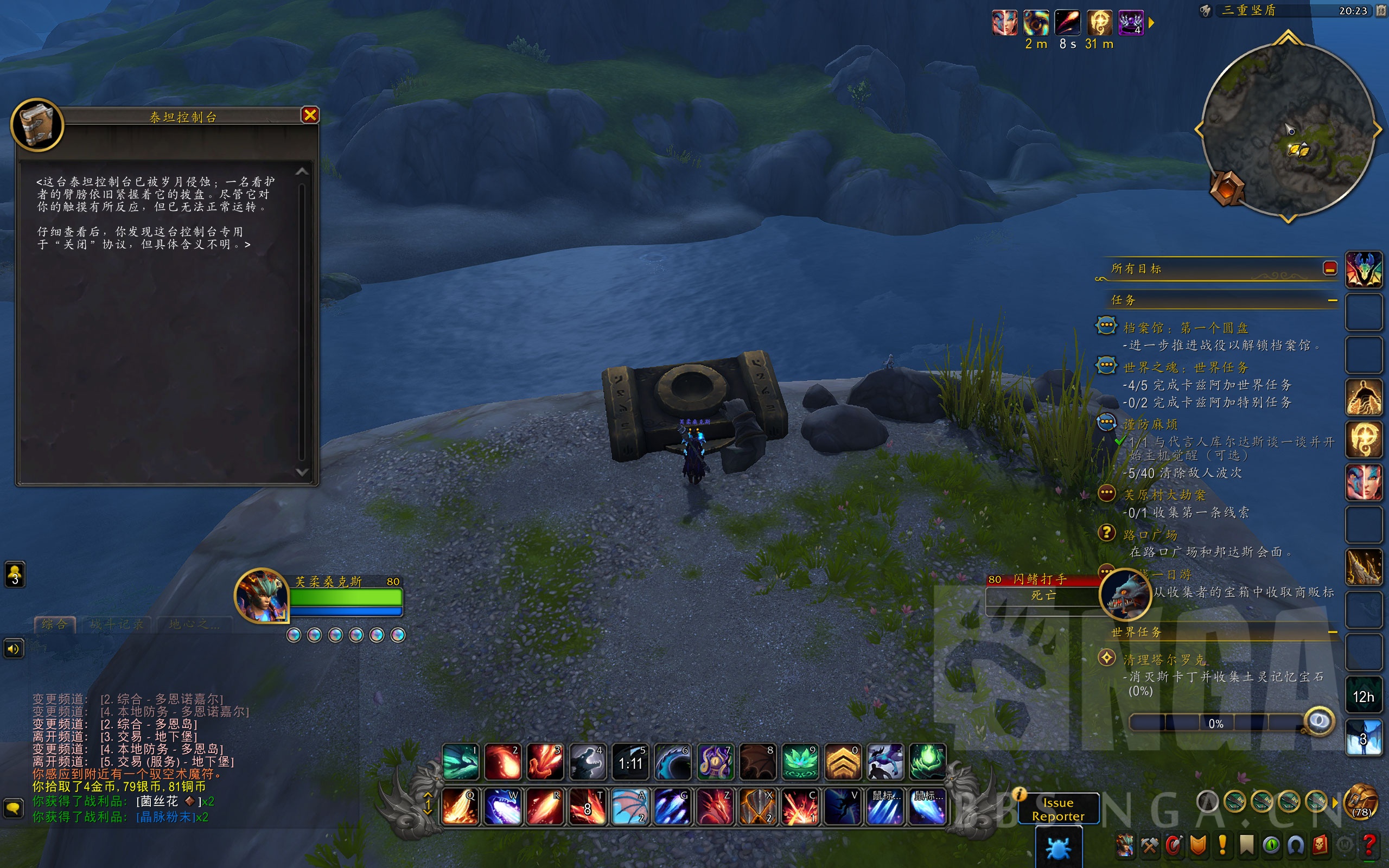Collapse the All Objectives tracker header
This screenshot has width=1389, height=868.
[x=1329, y=268]
